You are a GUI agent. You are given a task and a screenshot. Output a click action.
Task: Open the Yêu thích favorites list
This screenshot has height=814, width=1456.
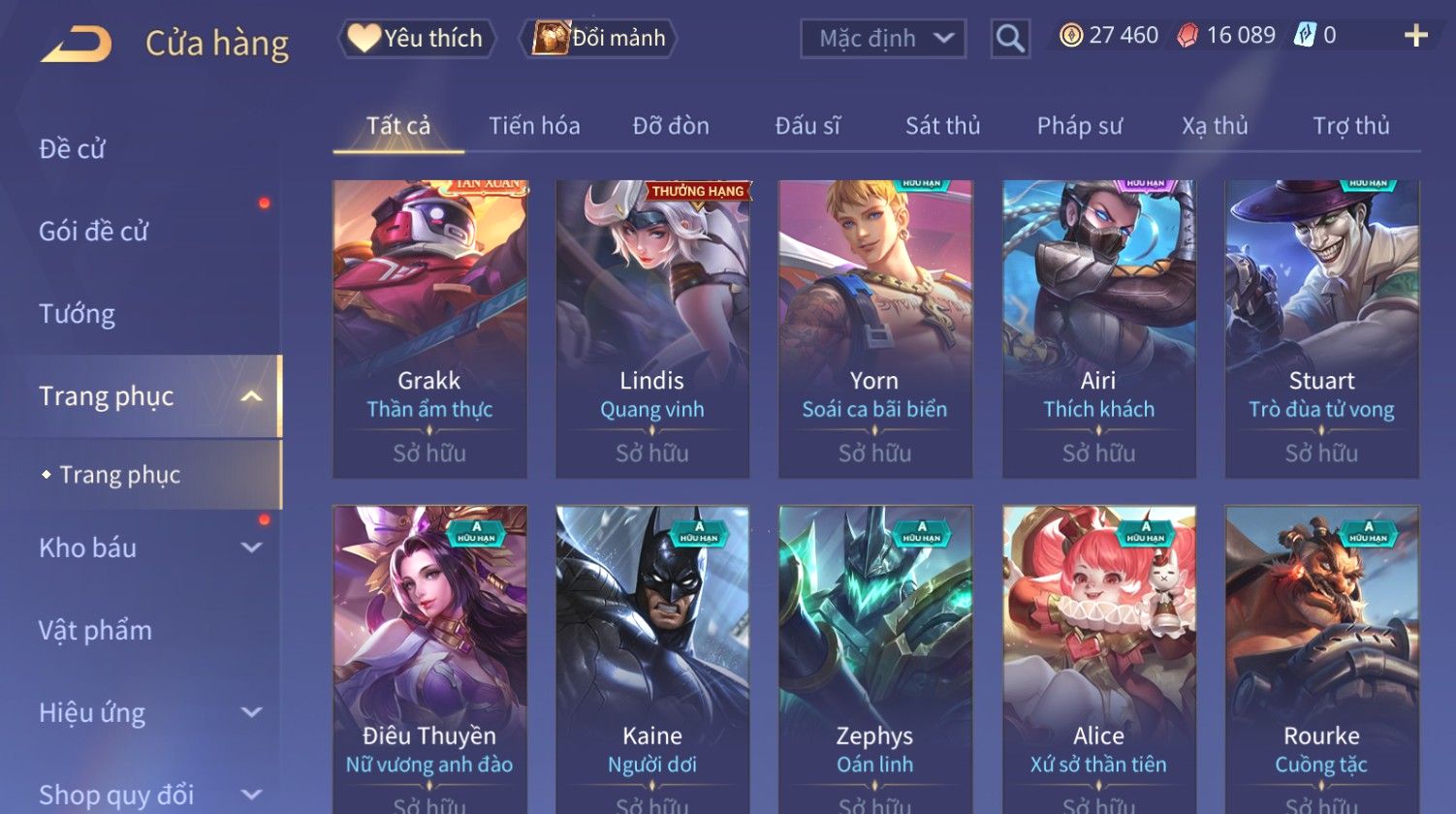(x=417, y=39)
